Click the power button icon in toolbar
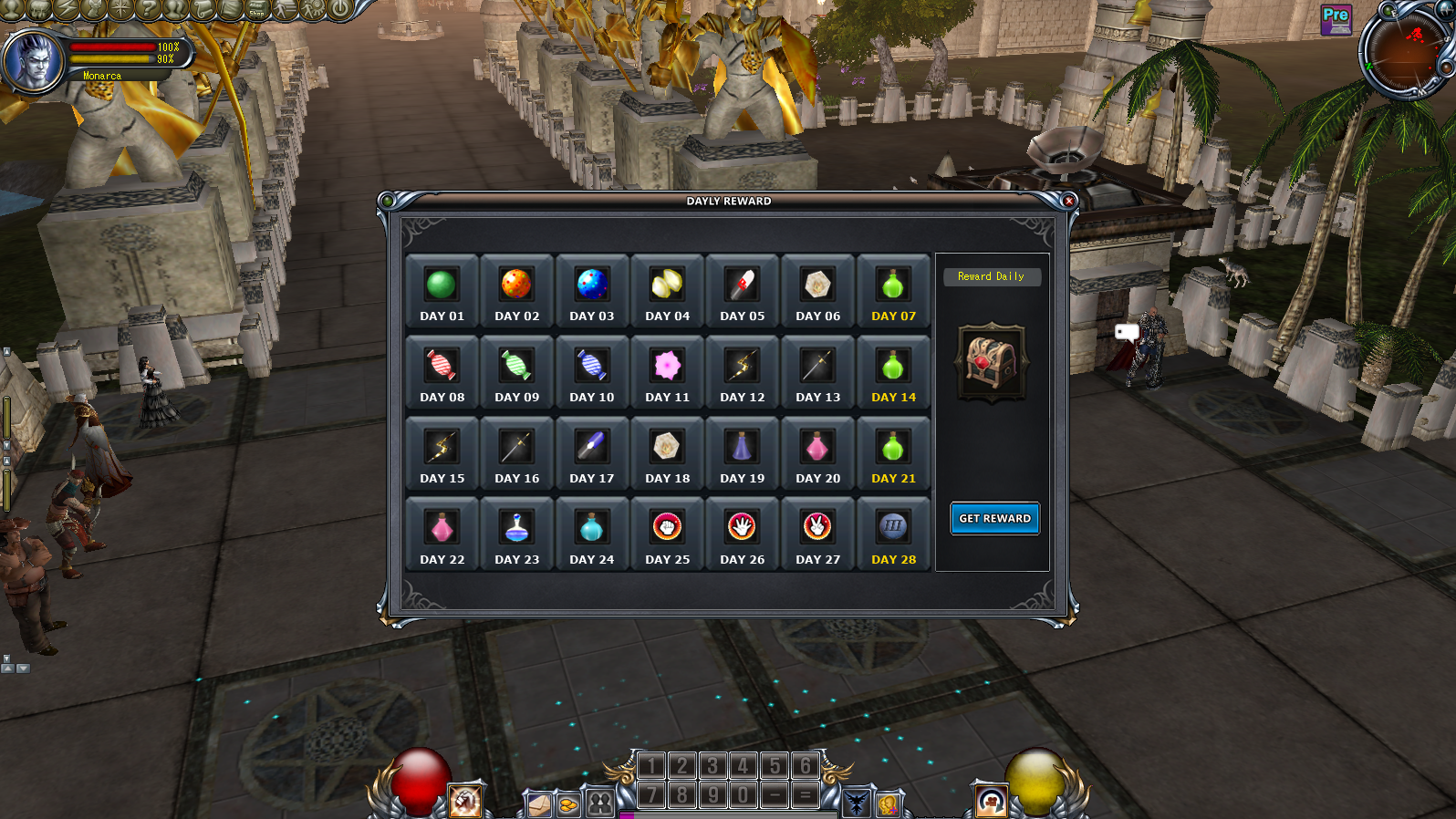Viewport: 1456px width, 819px height. (339, 9)
